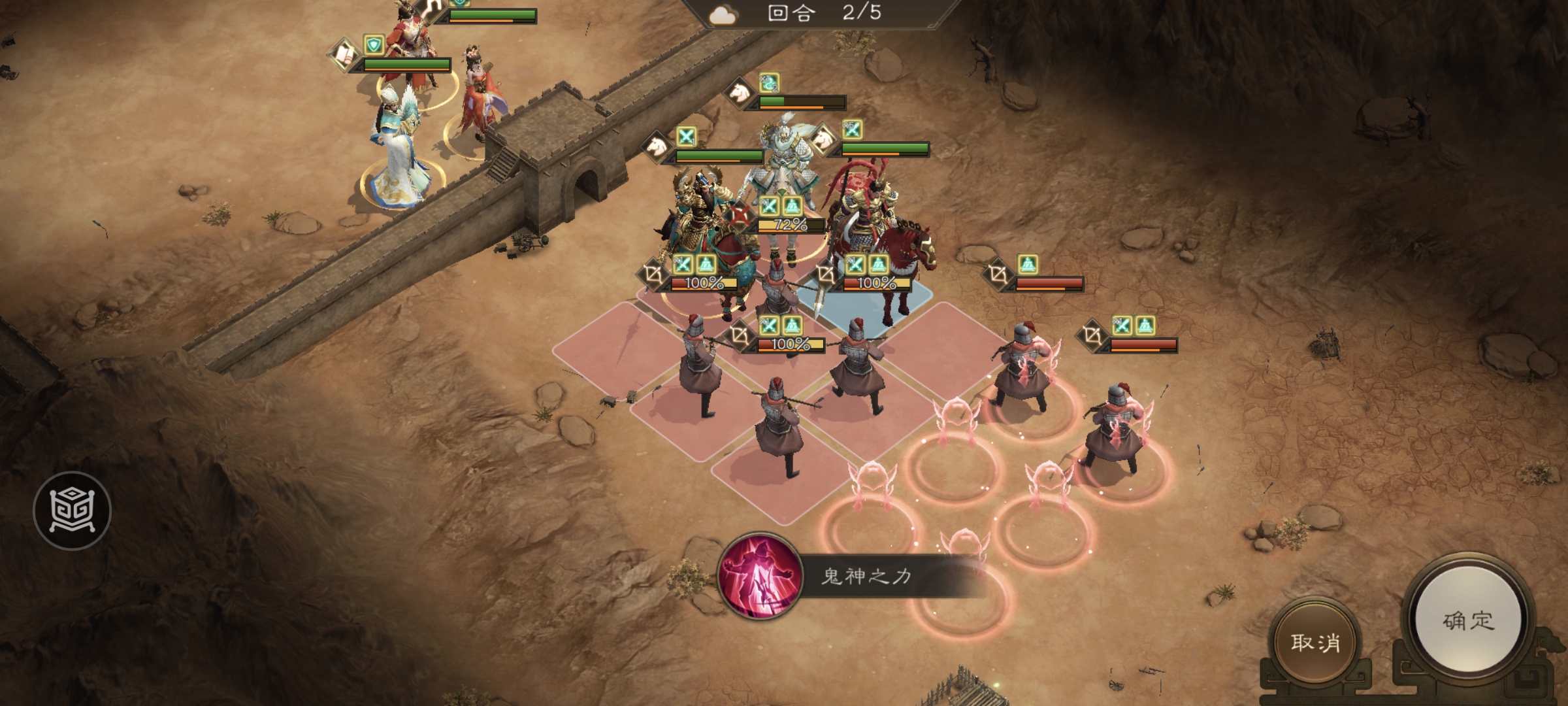
Task: Click the shield buff icon on the red-dressed heroine
Action: 374,45
